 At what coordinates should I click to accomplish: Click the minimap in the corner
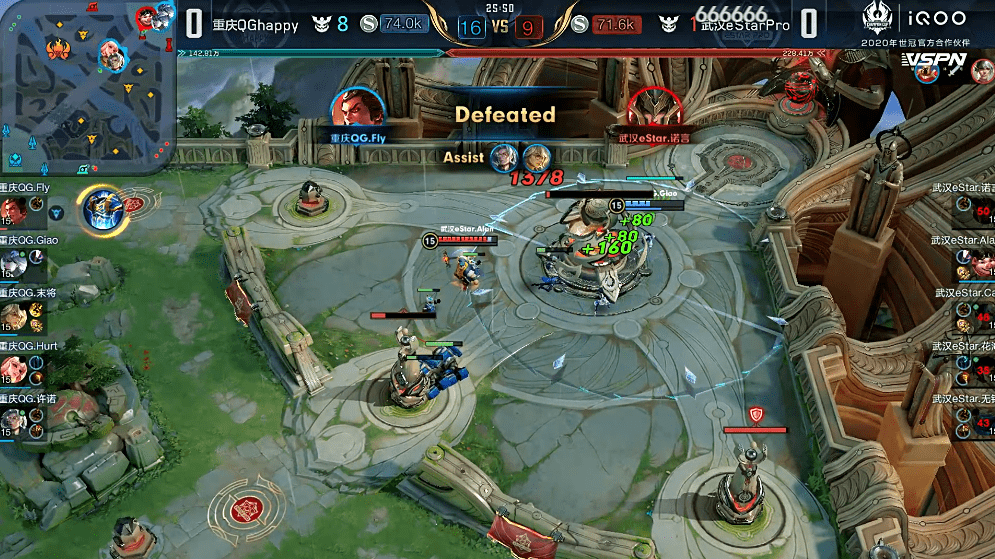[88, 88]
